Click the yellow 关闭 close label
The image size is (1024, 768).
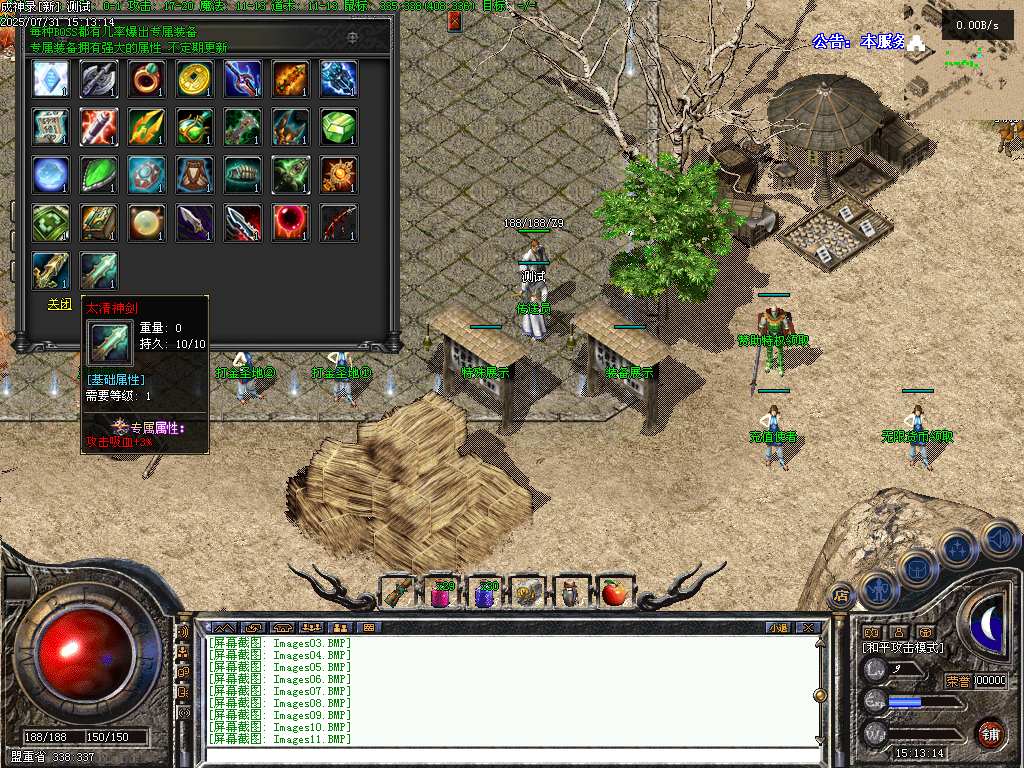click(60, 304)
